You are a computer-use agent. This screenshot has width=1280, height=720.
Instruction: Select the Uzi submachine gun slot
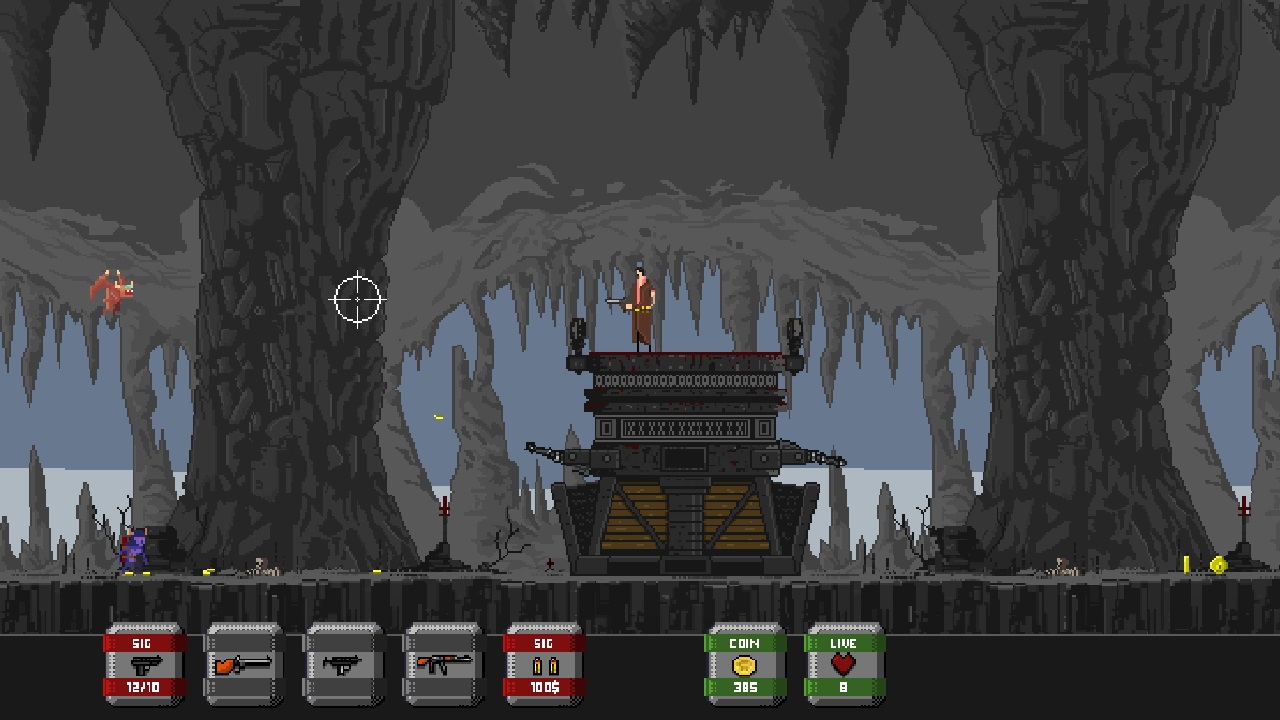[x=344, y=665]
